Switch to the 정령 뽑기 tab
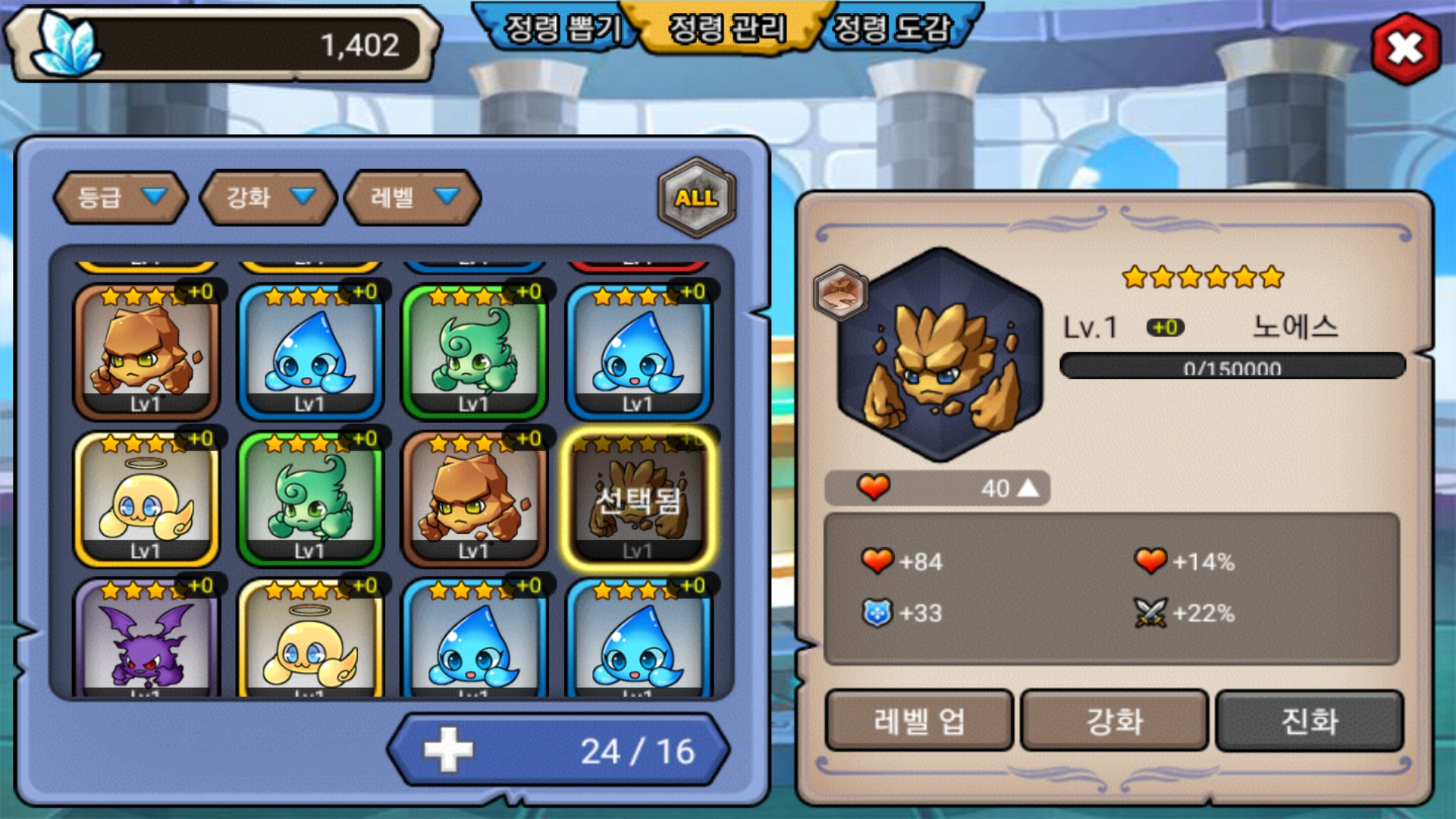This screenshot has width=1456, height=819. (563, 29)
